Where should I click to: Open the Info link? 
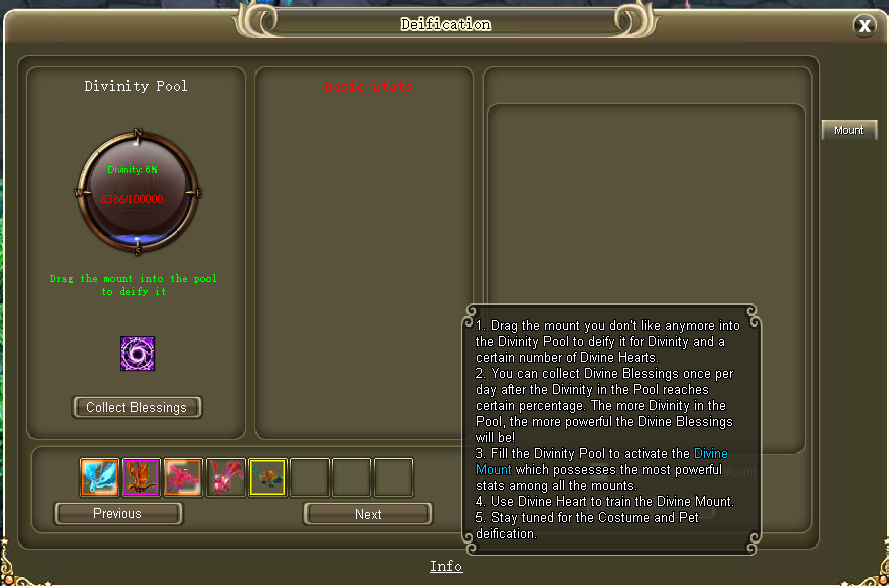pos(446,566)
